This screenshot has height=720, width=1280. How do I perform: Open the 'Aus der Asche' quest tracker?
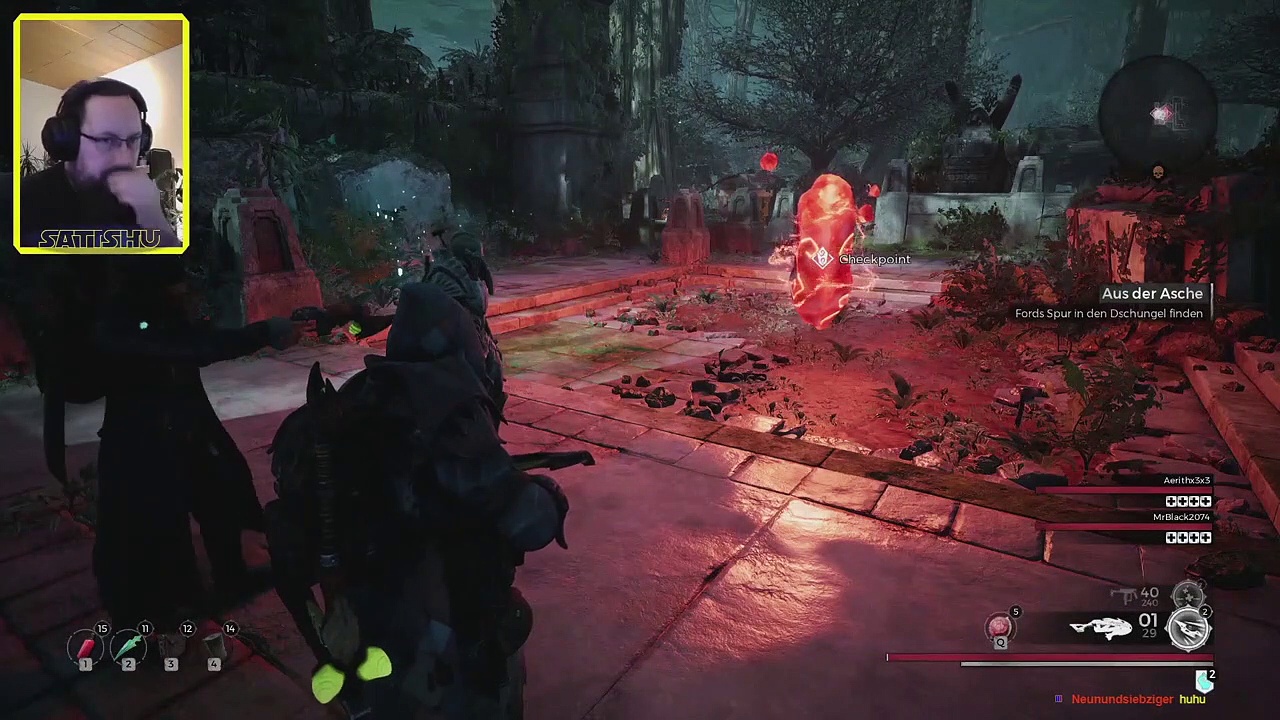[1152, 294]
